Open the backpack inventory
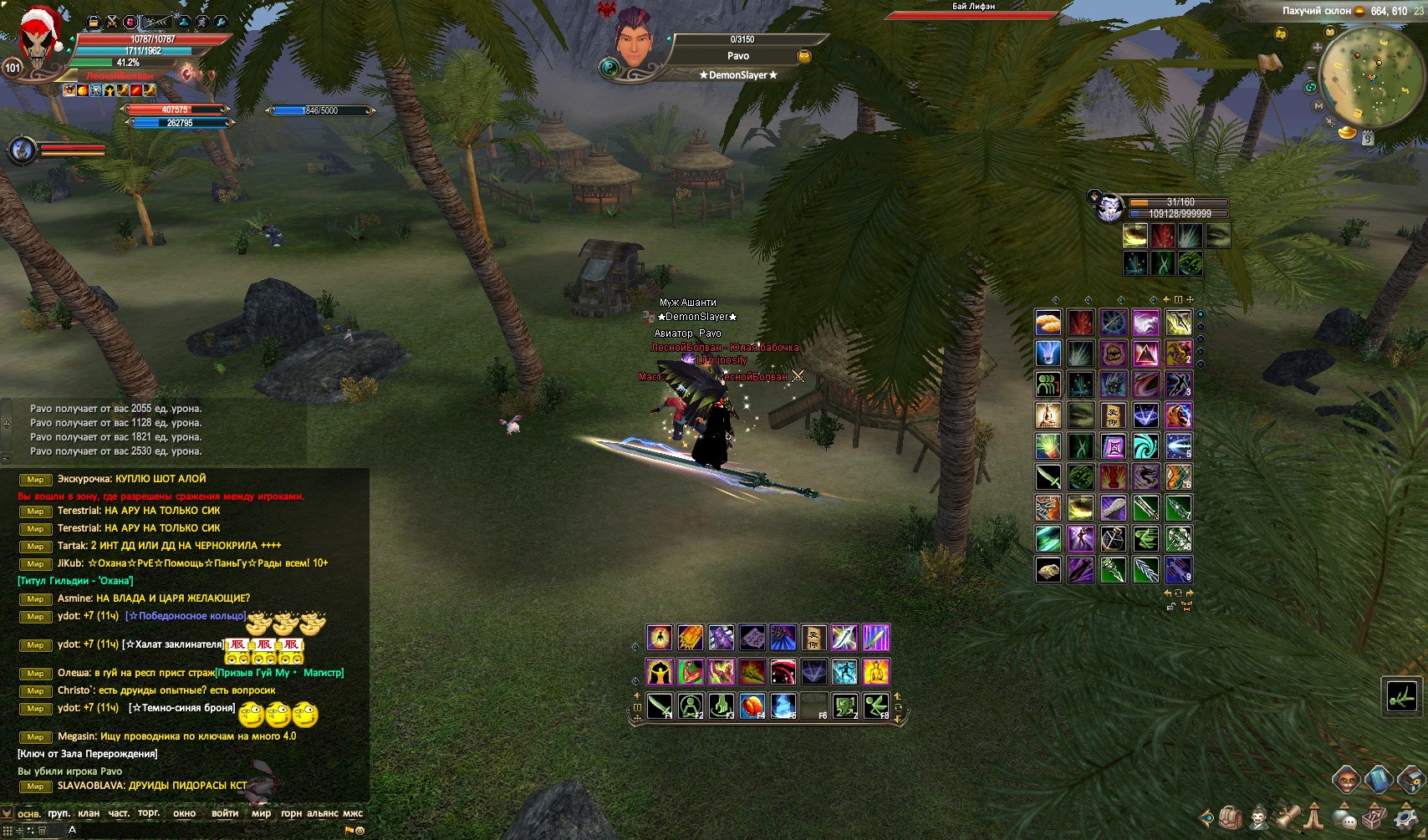 [x=1230, y=817]
